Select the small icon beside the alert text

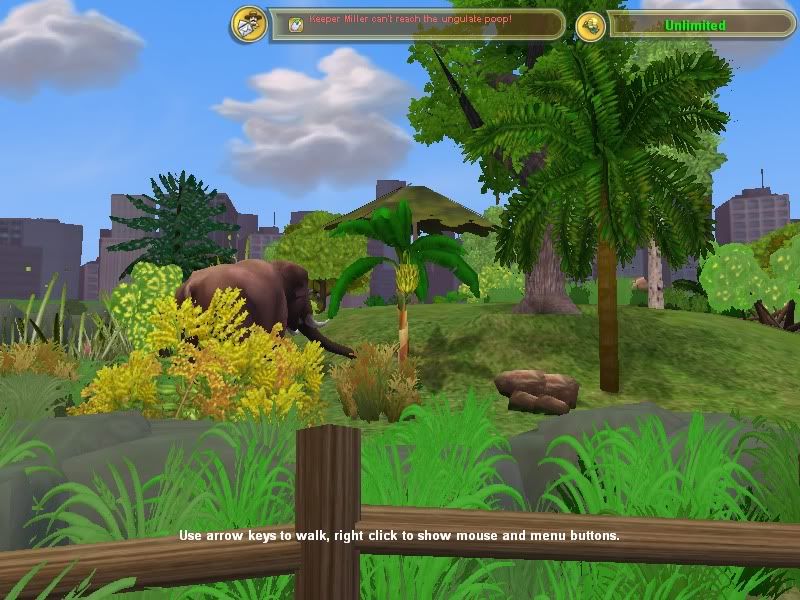(x=296, y=23)
